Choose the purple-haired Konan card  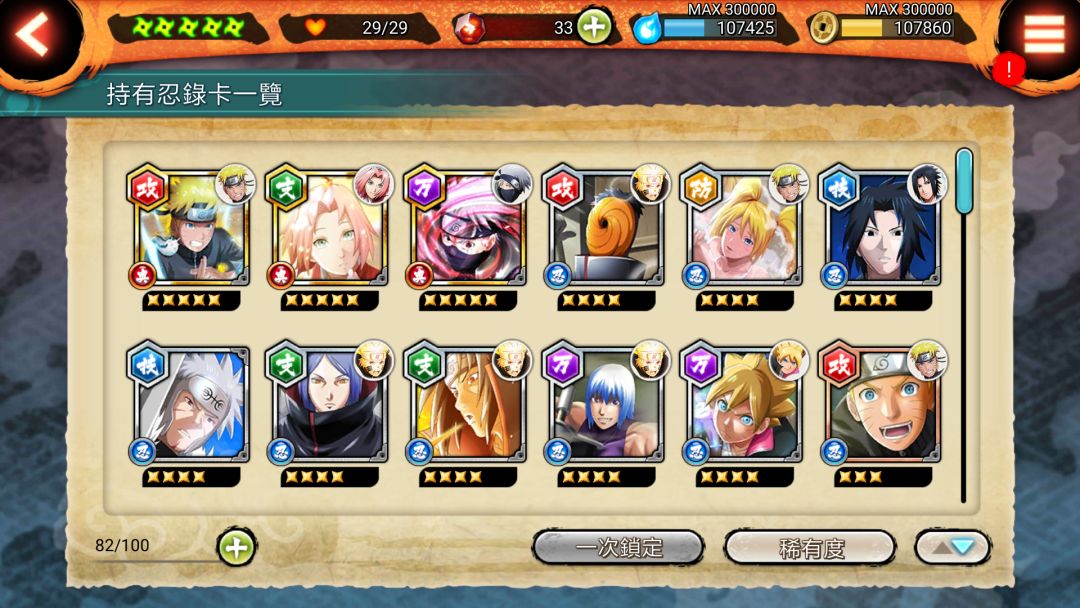click(329, 405)
